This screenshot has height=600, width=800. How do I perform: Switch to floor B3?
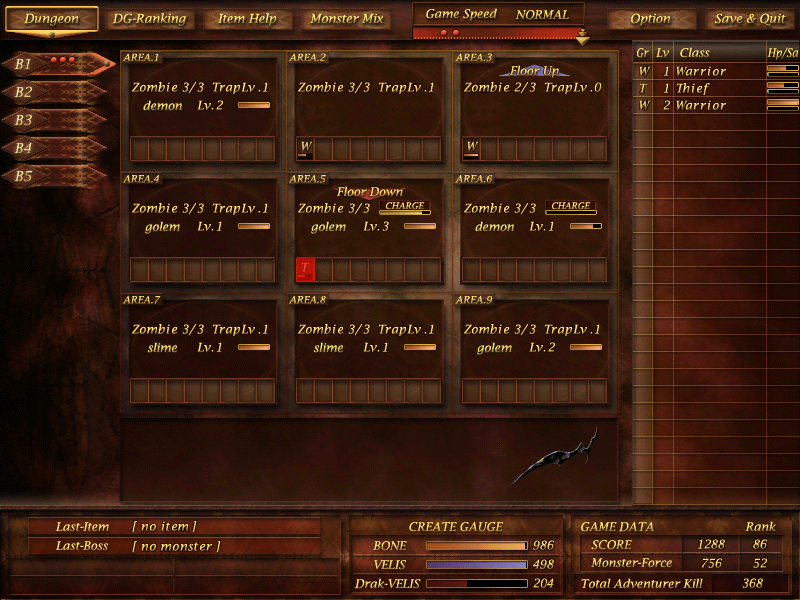[x=58, y=120]
